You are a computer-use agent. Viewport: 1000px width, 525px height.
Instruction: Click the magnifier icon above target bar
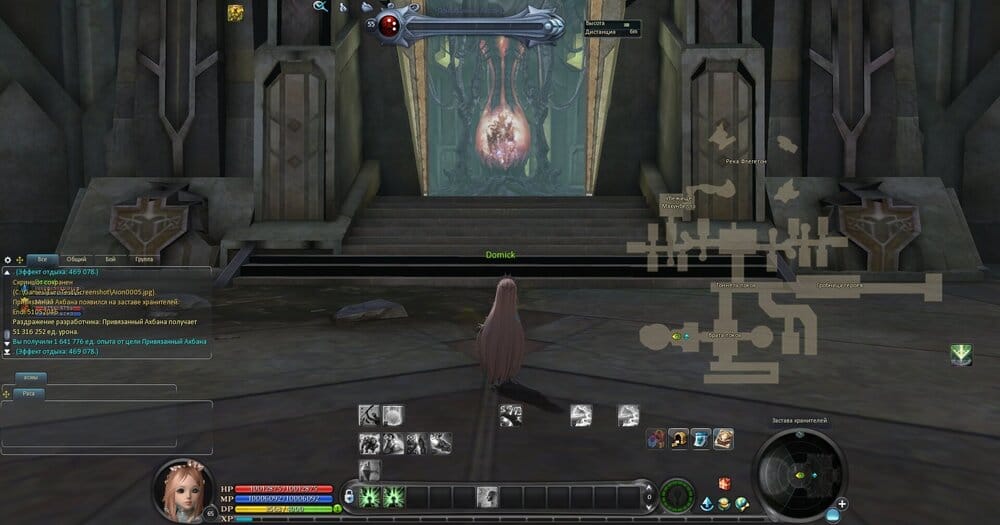point(321,6)
